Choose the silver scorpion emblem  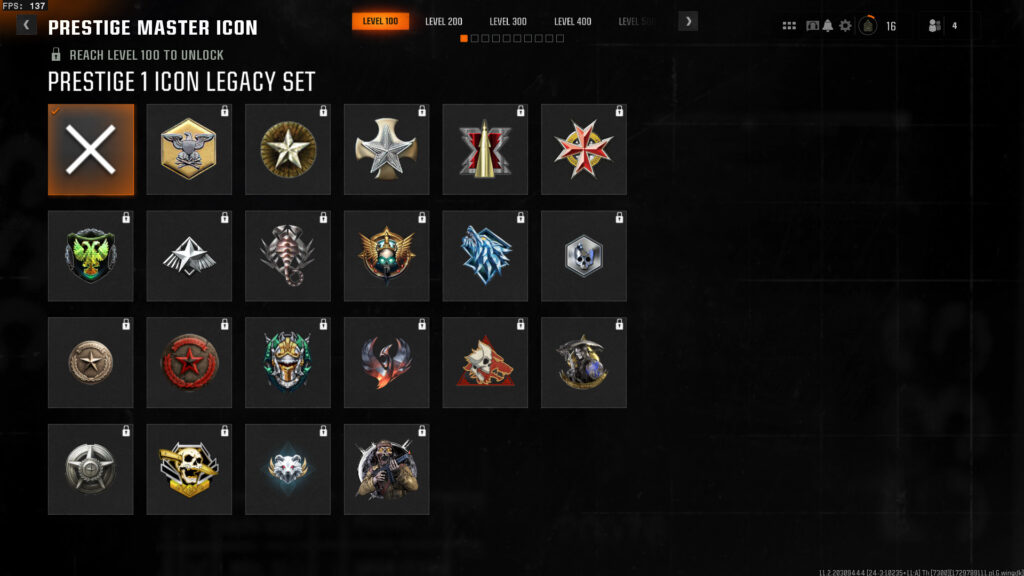[x=288, y=257]
